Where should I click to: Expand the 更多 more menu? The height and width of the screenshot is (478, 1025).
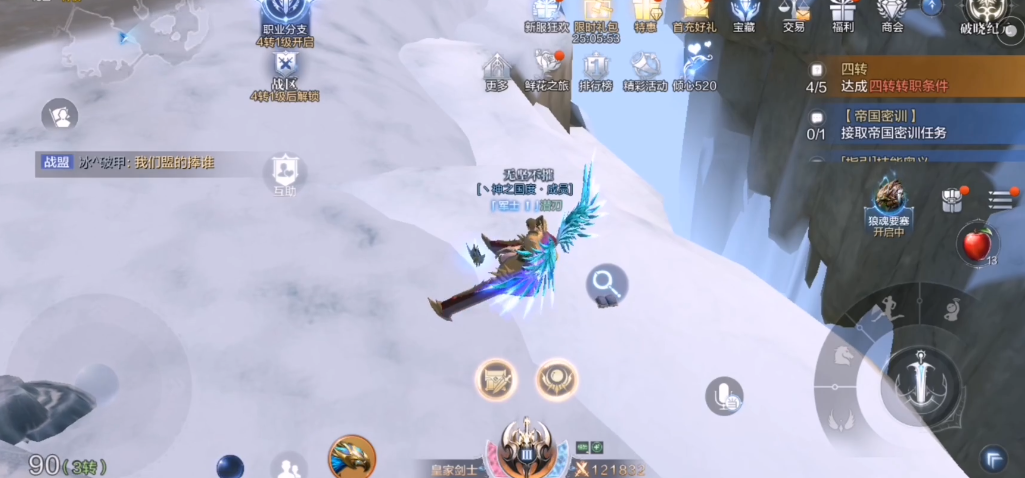(497, 70)
